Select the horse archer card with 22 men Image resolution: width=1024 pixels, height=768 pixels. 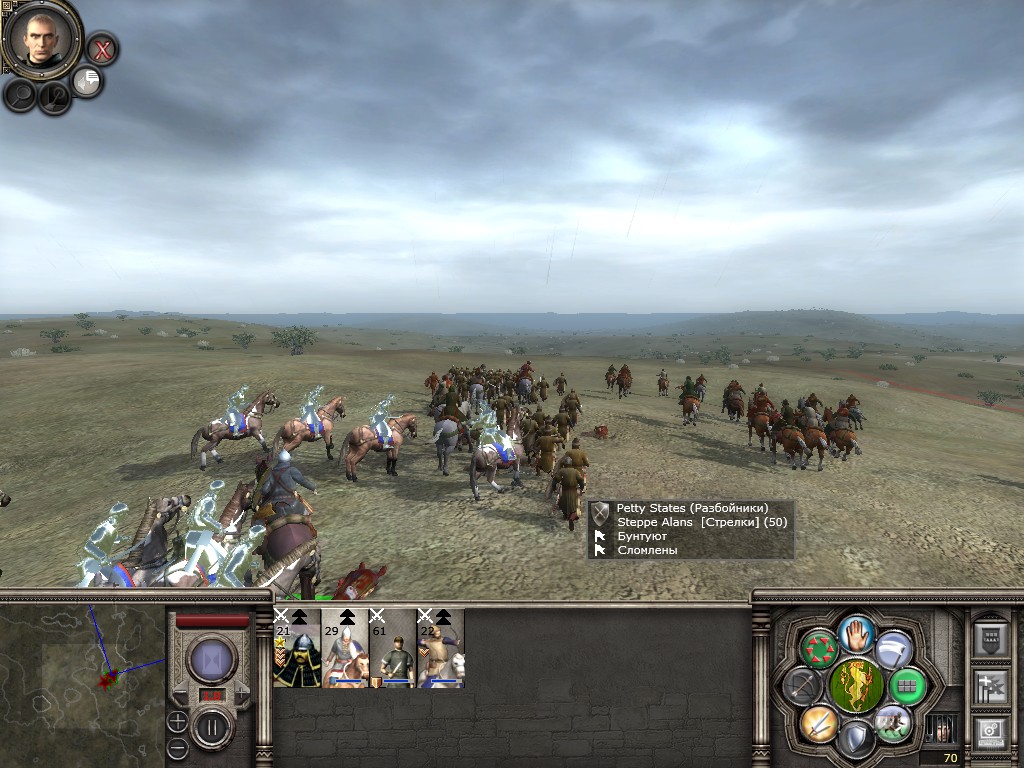[x=441, y=648]
